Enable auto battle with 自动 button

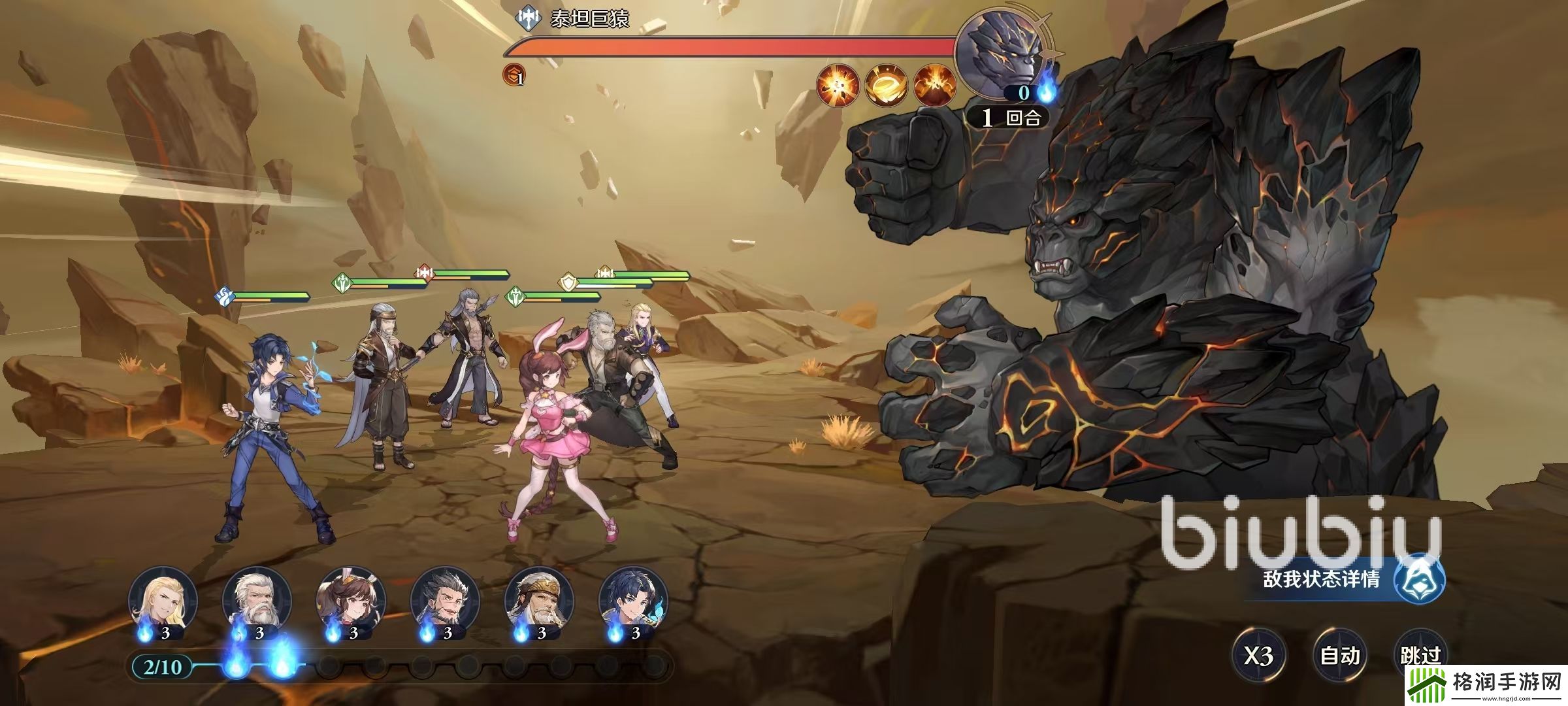(x=1339, y=654)
